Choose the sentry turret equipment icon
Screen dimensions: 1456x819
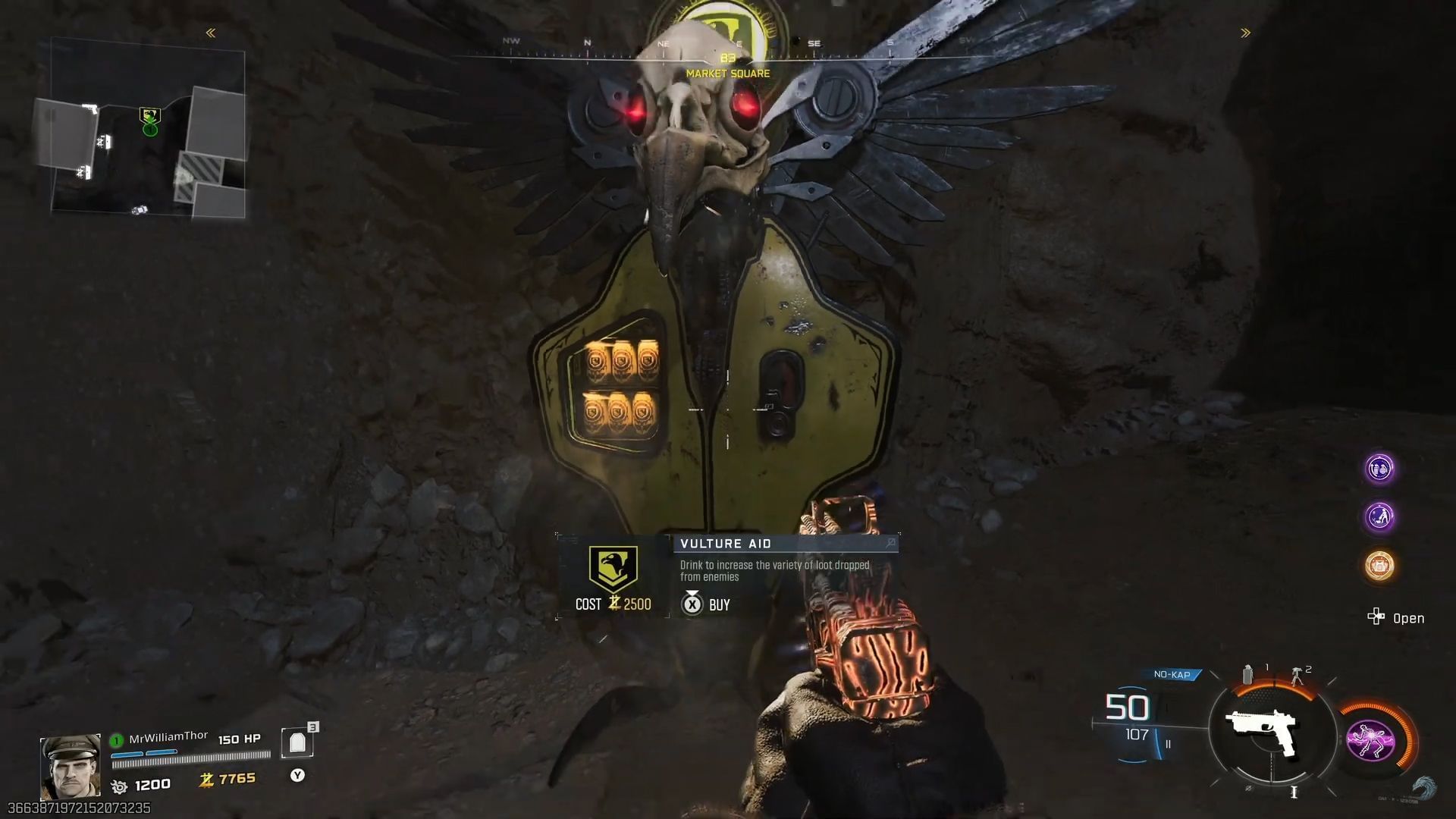pyautogui.click(x=1297, y=675)
